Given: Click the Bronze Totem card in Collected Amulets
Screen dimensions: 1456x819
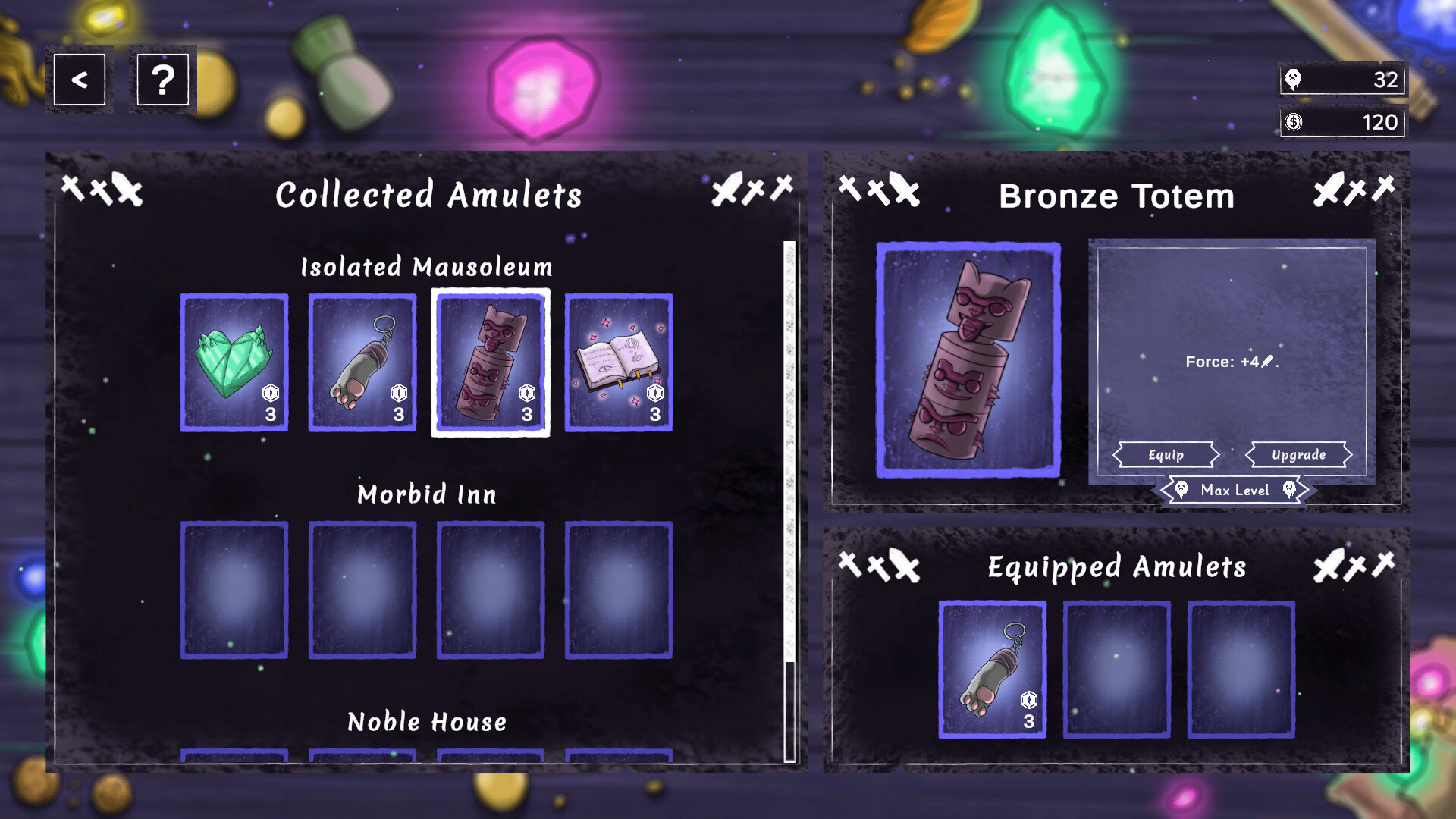Looking at the screenshot, I should pos(490,364).
